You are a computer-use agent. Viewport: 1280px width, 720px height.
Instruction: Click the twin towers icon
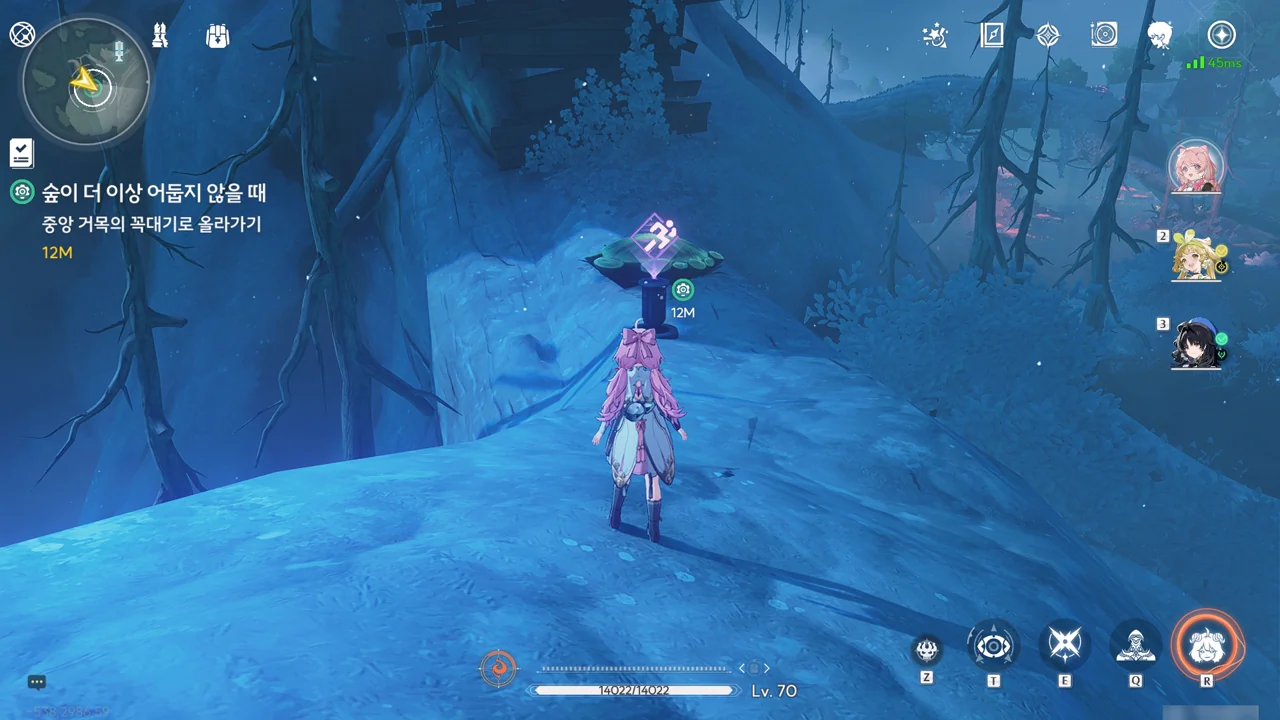click(x=160, y=36)
